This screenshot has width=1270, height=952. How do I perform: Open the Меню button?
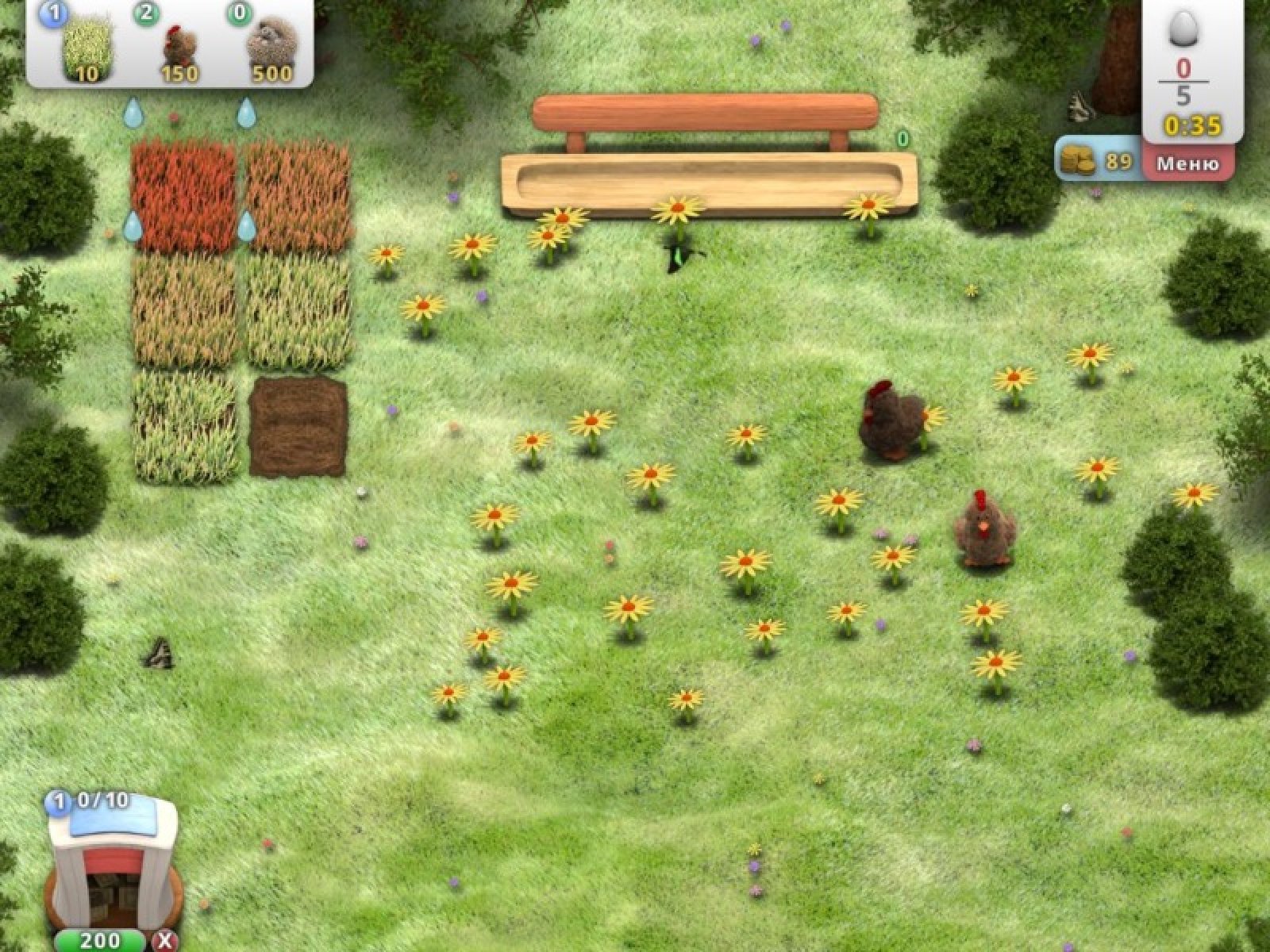click(x=1187, y=164)
